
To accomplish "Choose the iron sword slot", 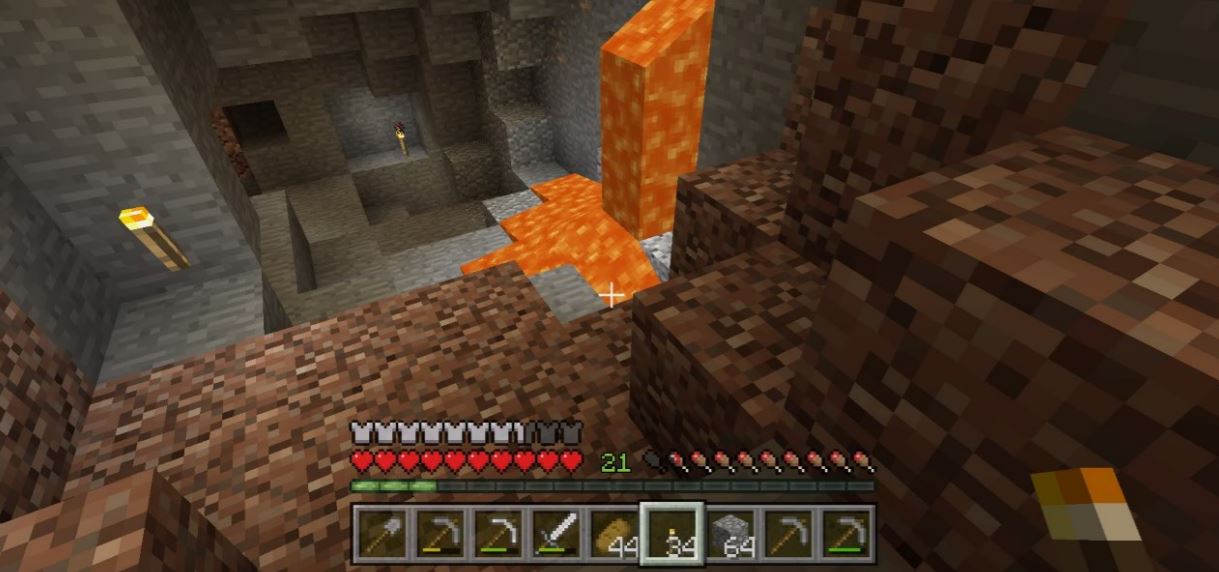I will click(x=554, y=533).
